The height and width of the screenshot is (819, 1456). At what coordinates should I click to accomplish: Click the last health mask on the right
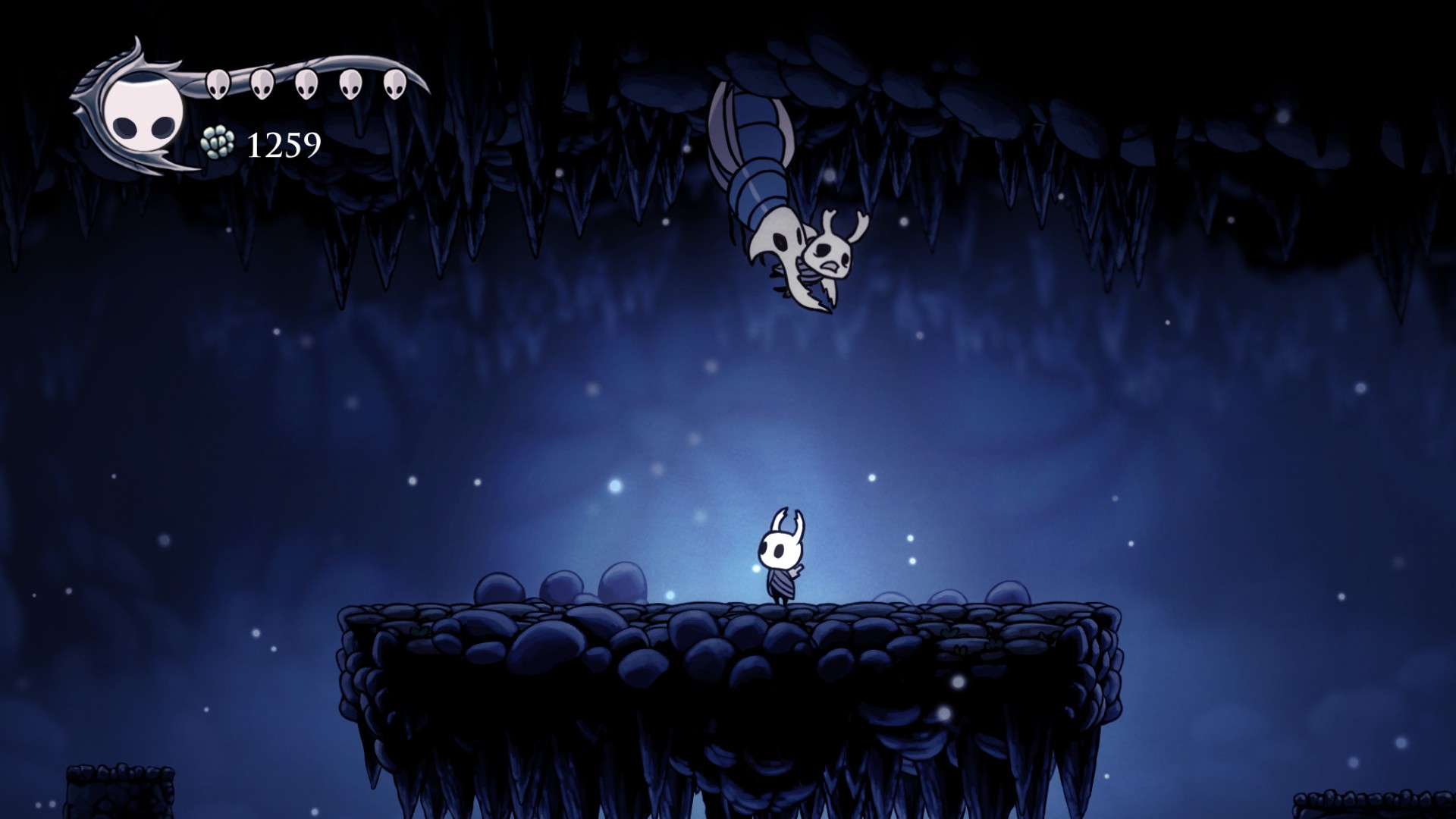tap(394, 83)
